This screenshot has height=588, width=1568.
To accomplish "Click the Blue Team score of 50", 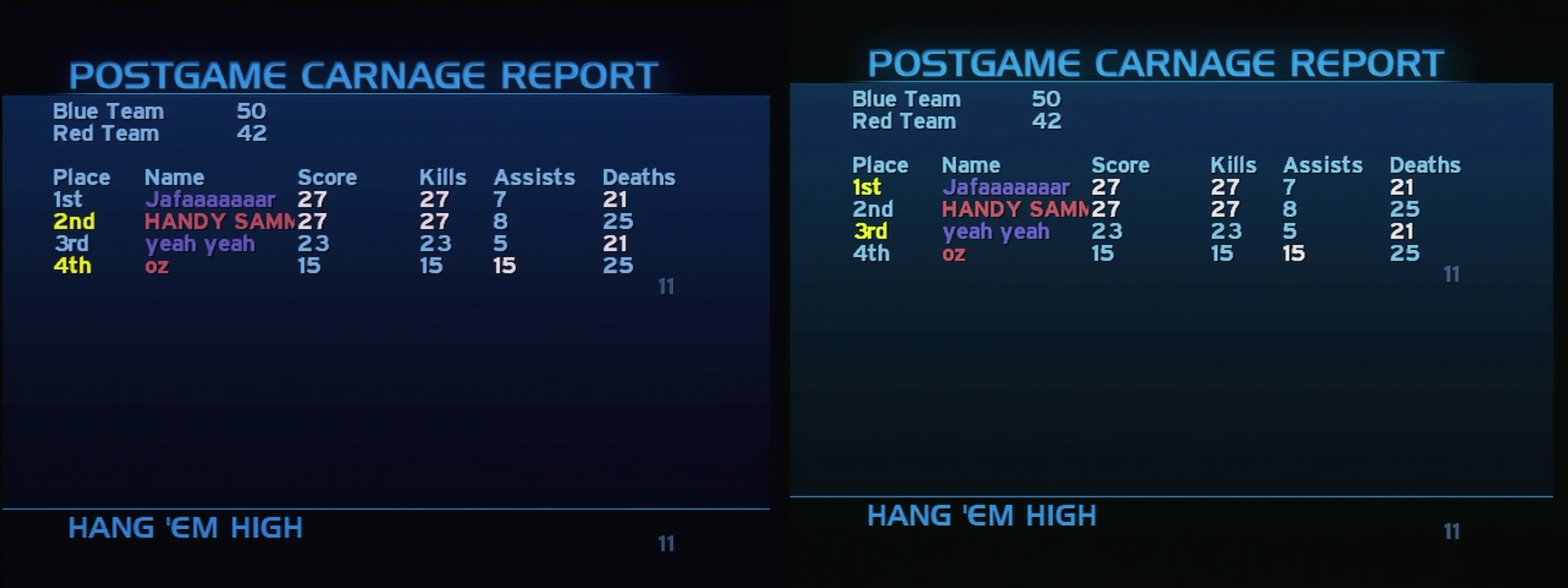I will pos(252,110).
